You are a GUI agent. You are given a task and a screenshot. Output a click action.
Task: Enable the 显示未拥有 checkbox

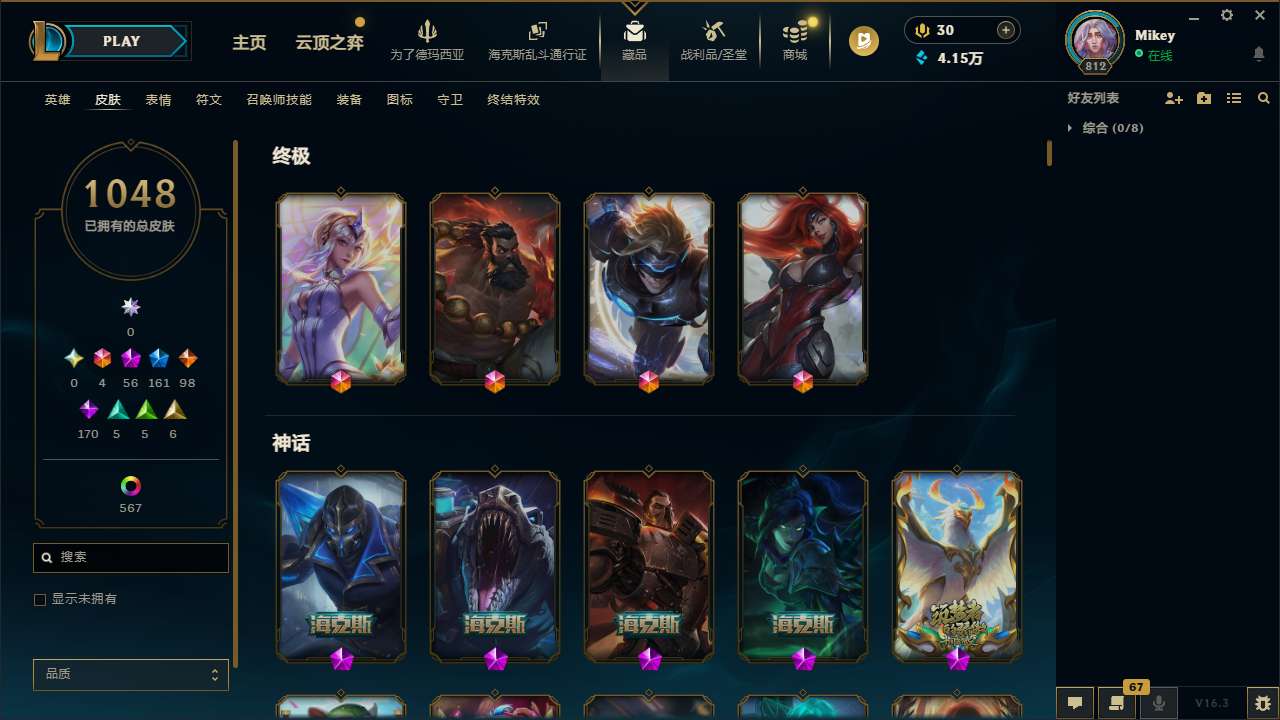[x=40, y=599]
